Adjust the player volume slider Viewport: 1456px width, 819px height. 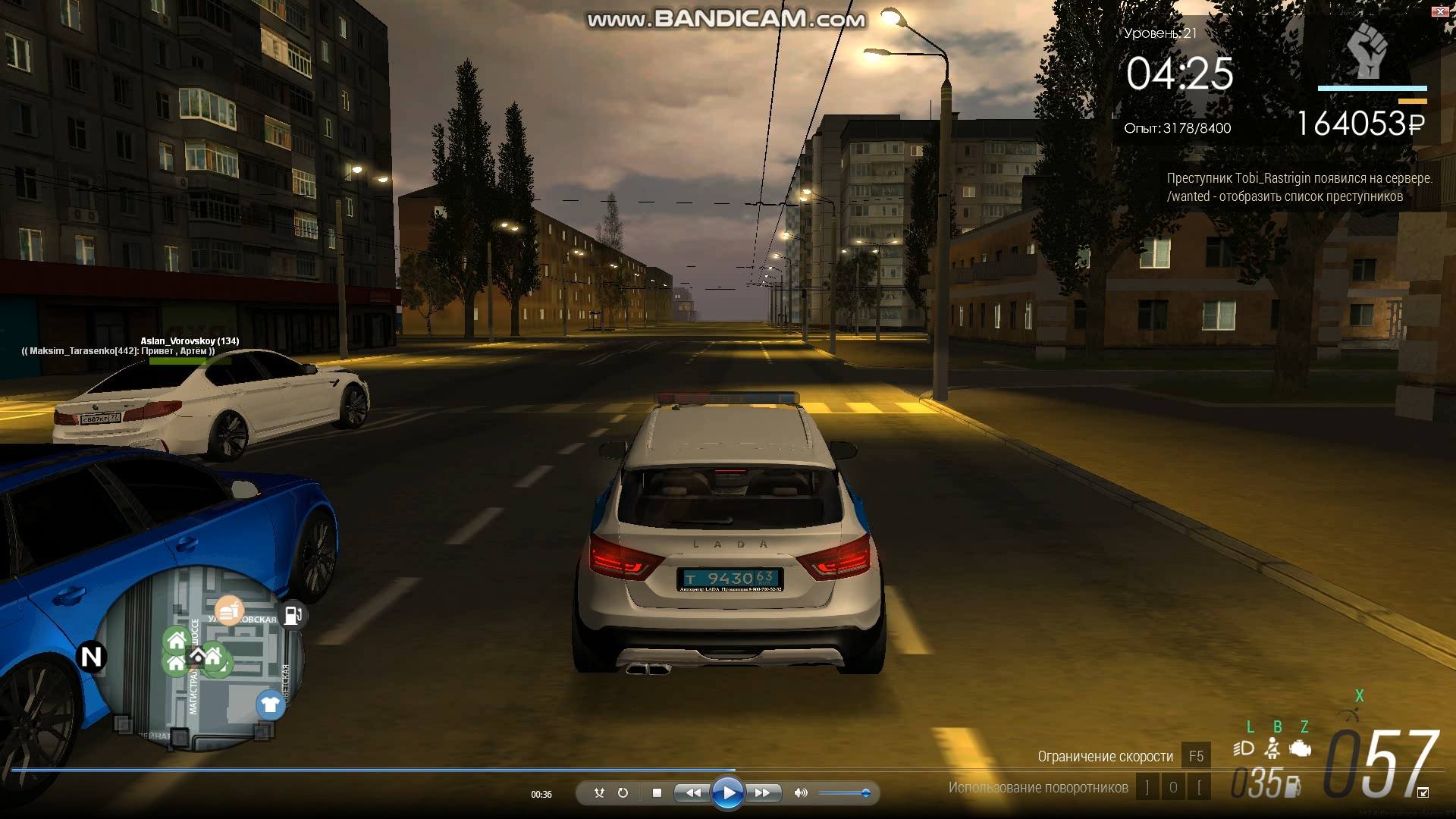(x=865, y=793)
